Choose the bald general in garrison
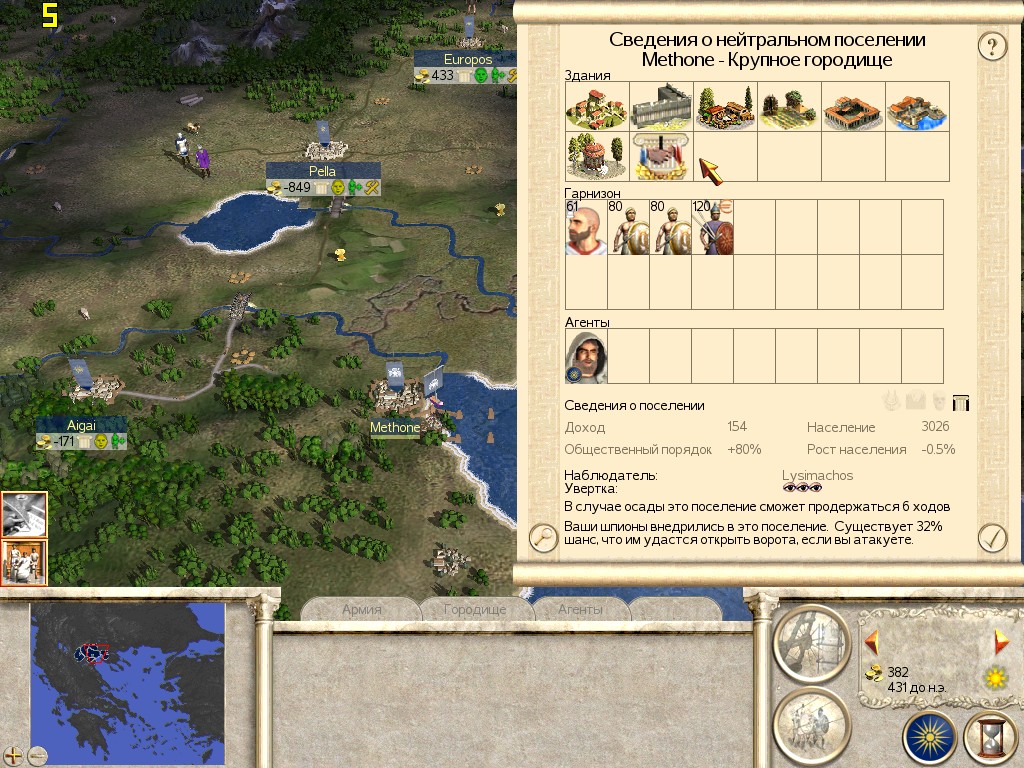 coord(586,227)
